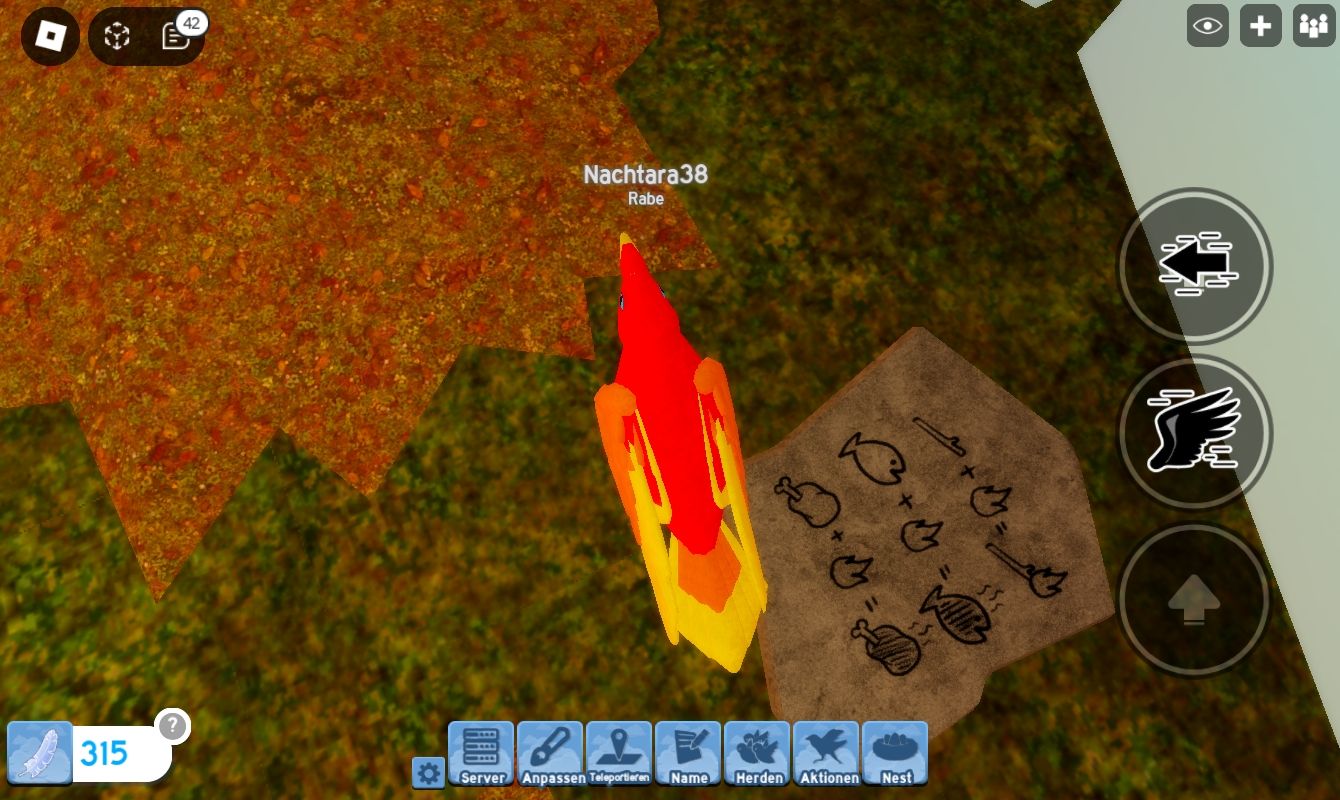This screenshot has width=1340, height=800.
Task: Open the Herden menu
Action: pos(757,754)
